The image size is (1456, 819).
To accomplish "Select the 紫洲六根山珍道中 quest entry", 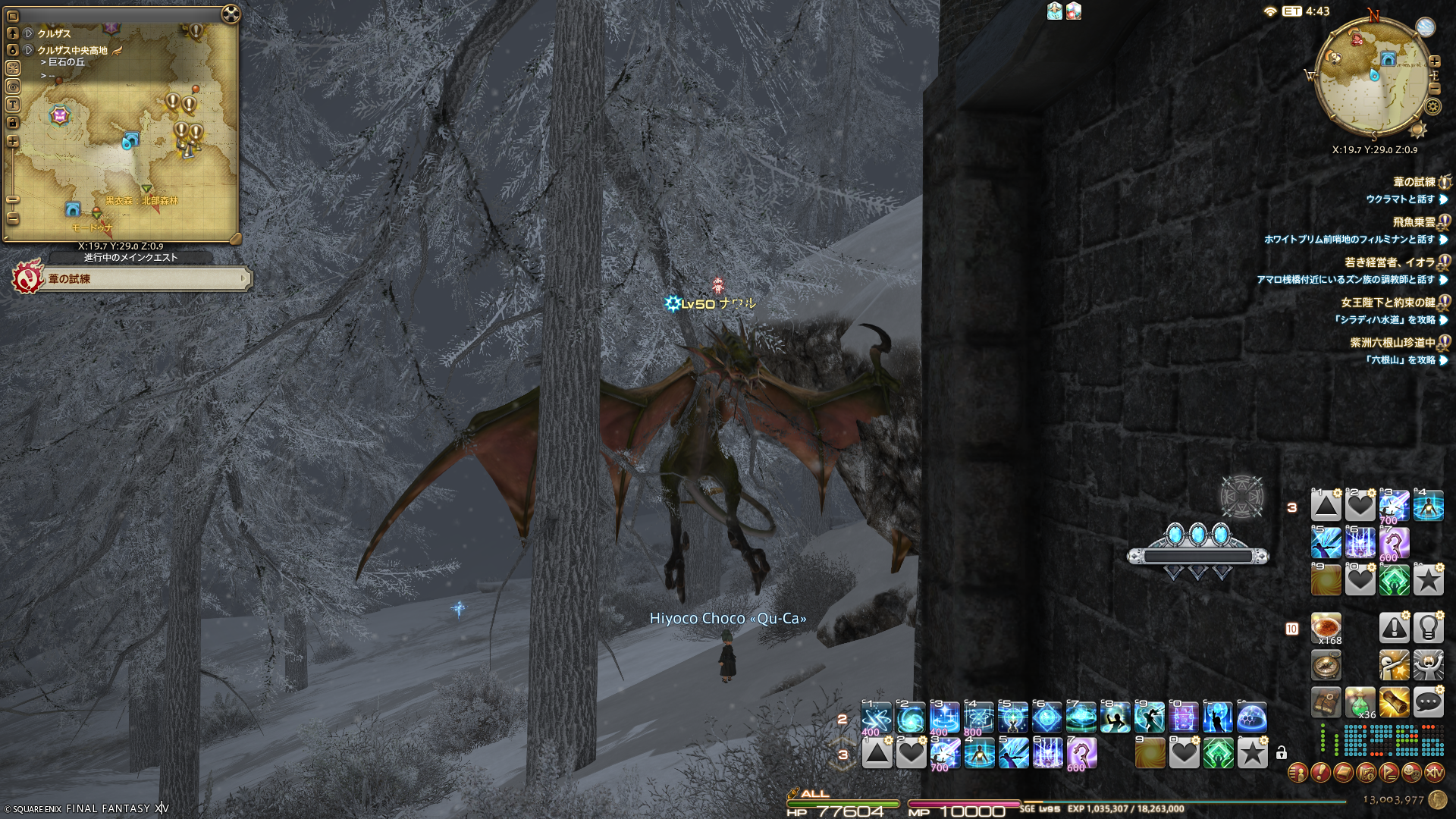I will click(x=1392, y=343).
